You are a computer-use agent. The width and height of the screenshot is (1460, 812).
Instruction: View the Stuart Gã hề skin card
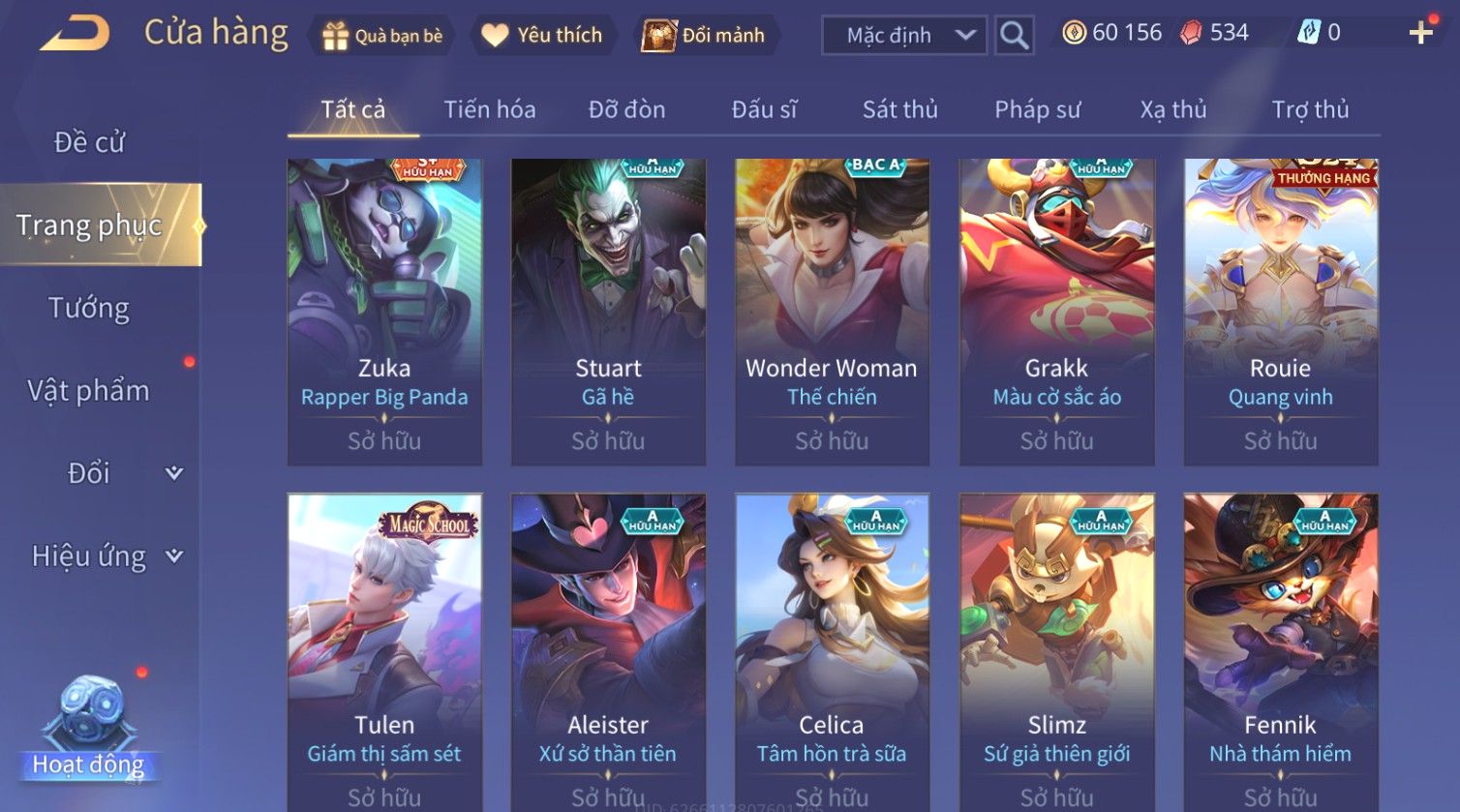click(608, 312)
